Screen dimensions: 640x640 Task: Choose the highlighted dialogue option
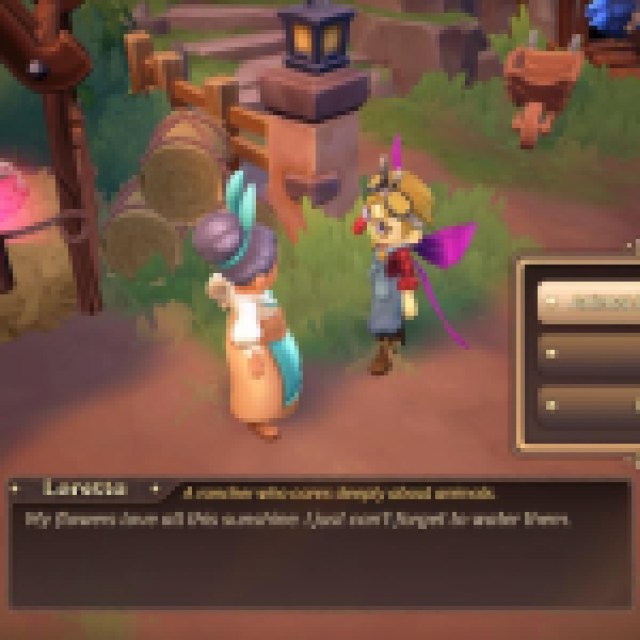coord(590,301)
